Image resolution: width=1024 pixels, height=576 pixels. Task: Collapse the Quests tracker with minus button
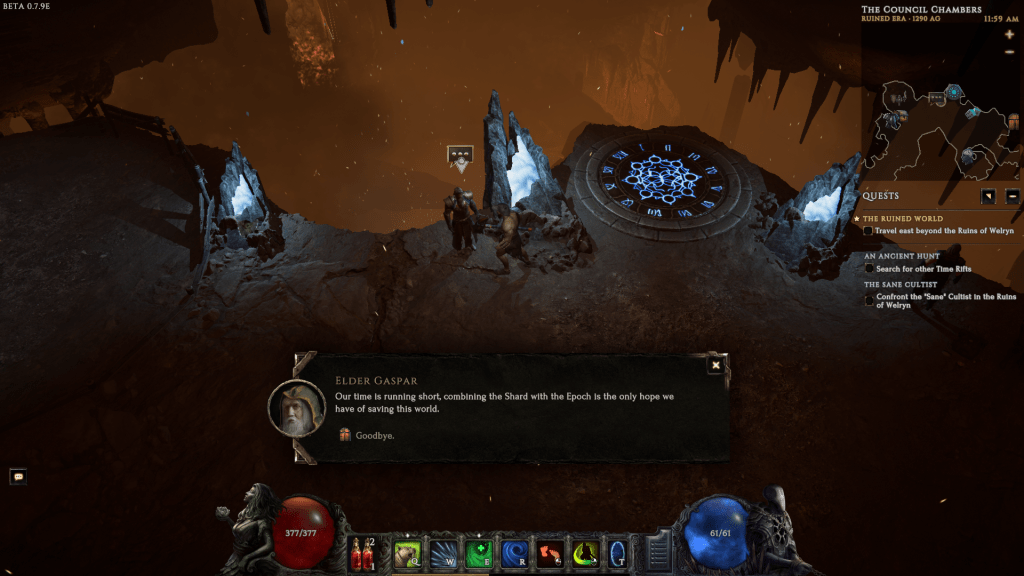coord(1012,196)
